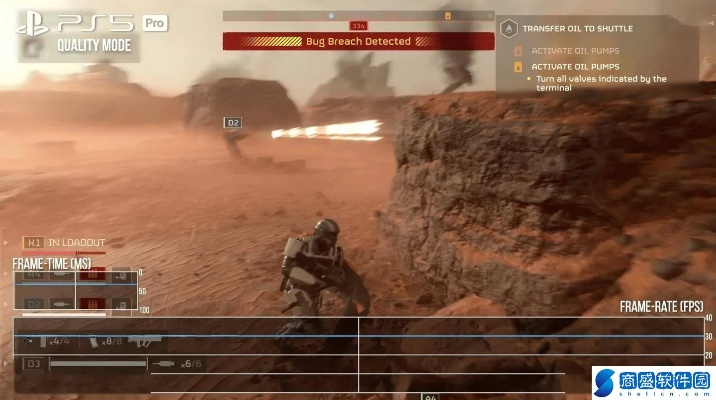Click the Bug Breach Detected alert banner
Image resolution: width=716 pixels, height=400 pixels.
[358, 41]
